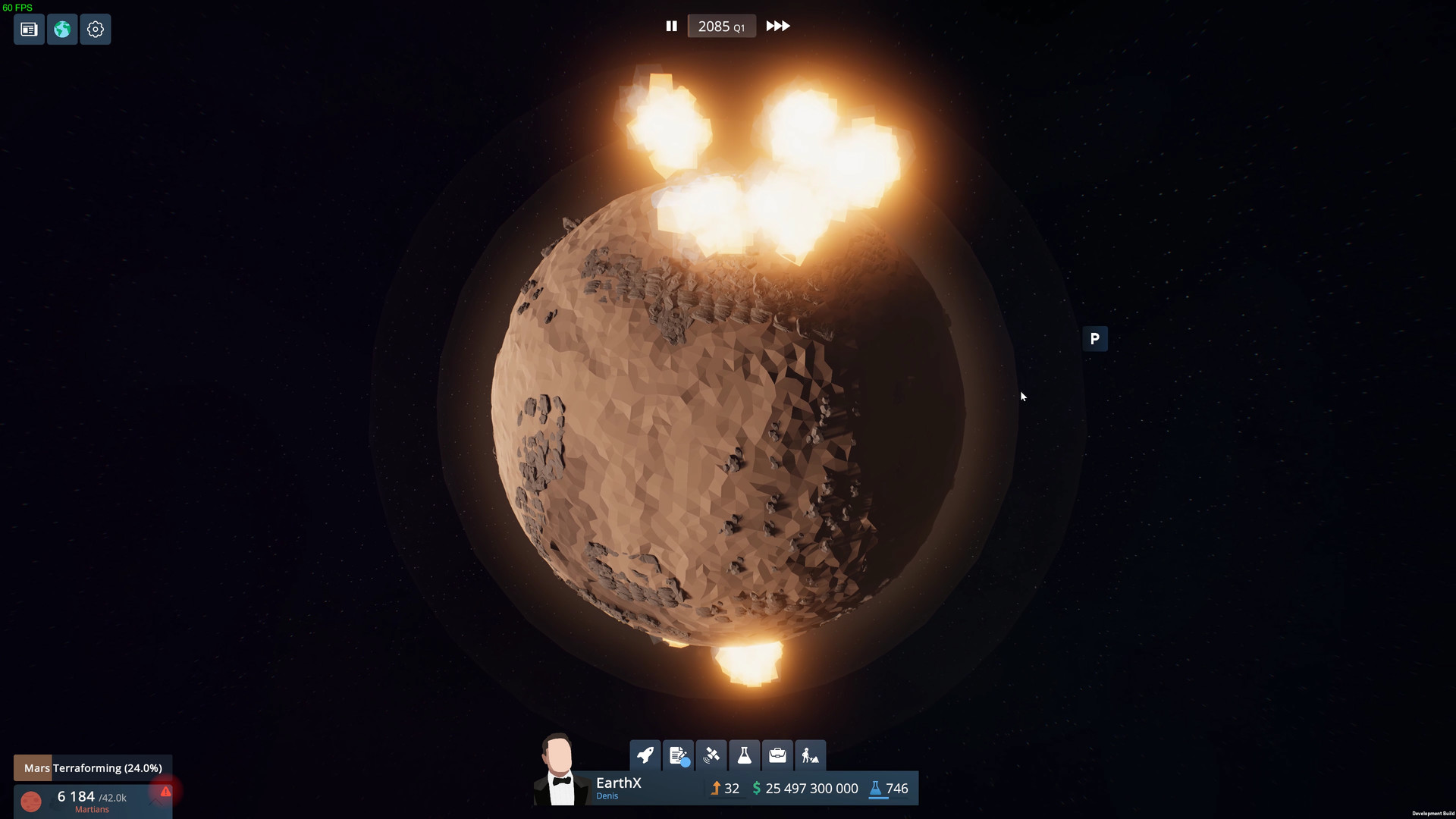Open contracts panel with blue notification dot
The width and height of the screenshot is (1456, 819).
point(679,755)
